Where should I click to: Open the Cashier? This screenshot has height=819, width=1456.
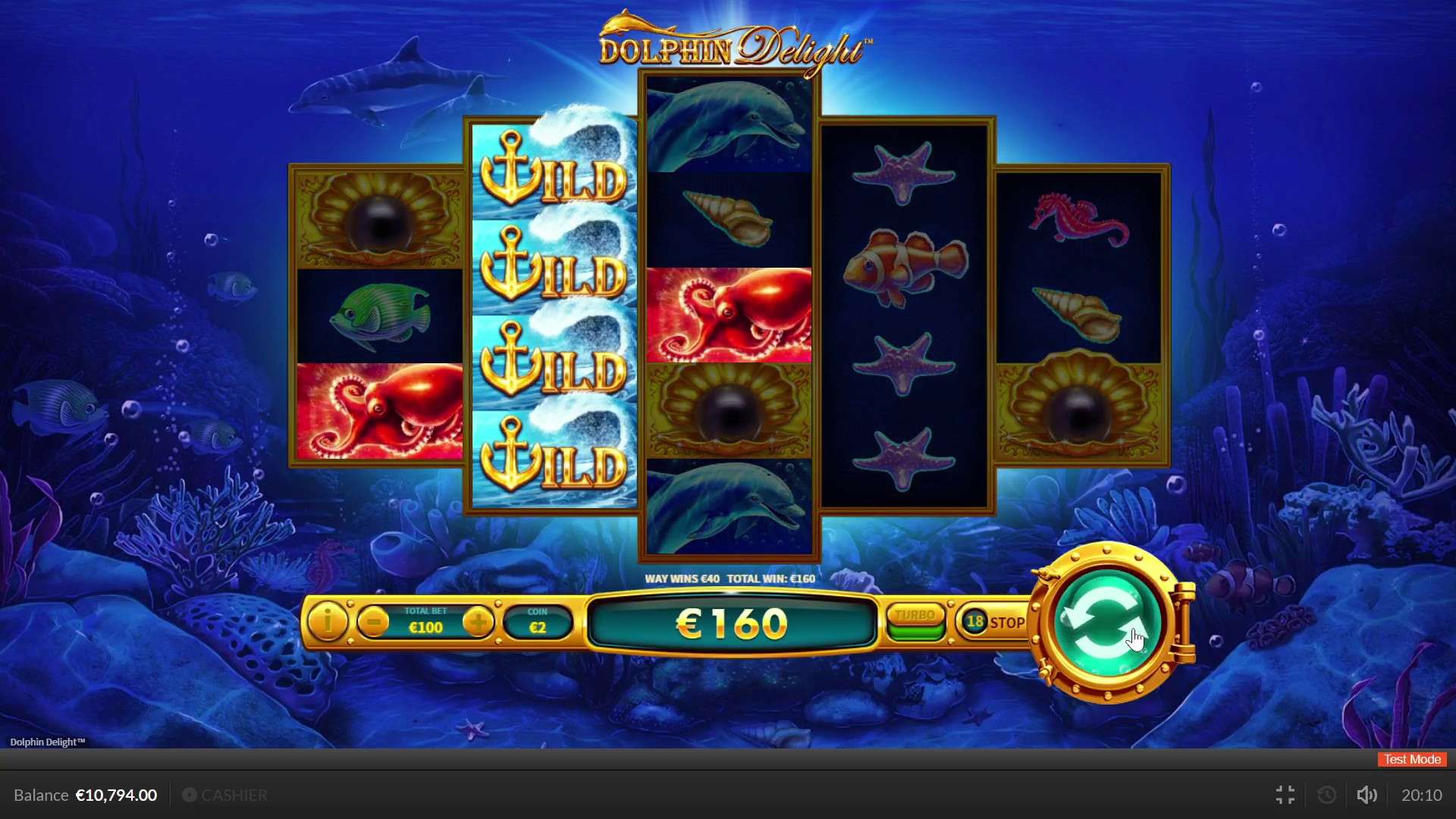pos(225,795)
